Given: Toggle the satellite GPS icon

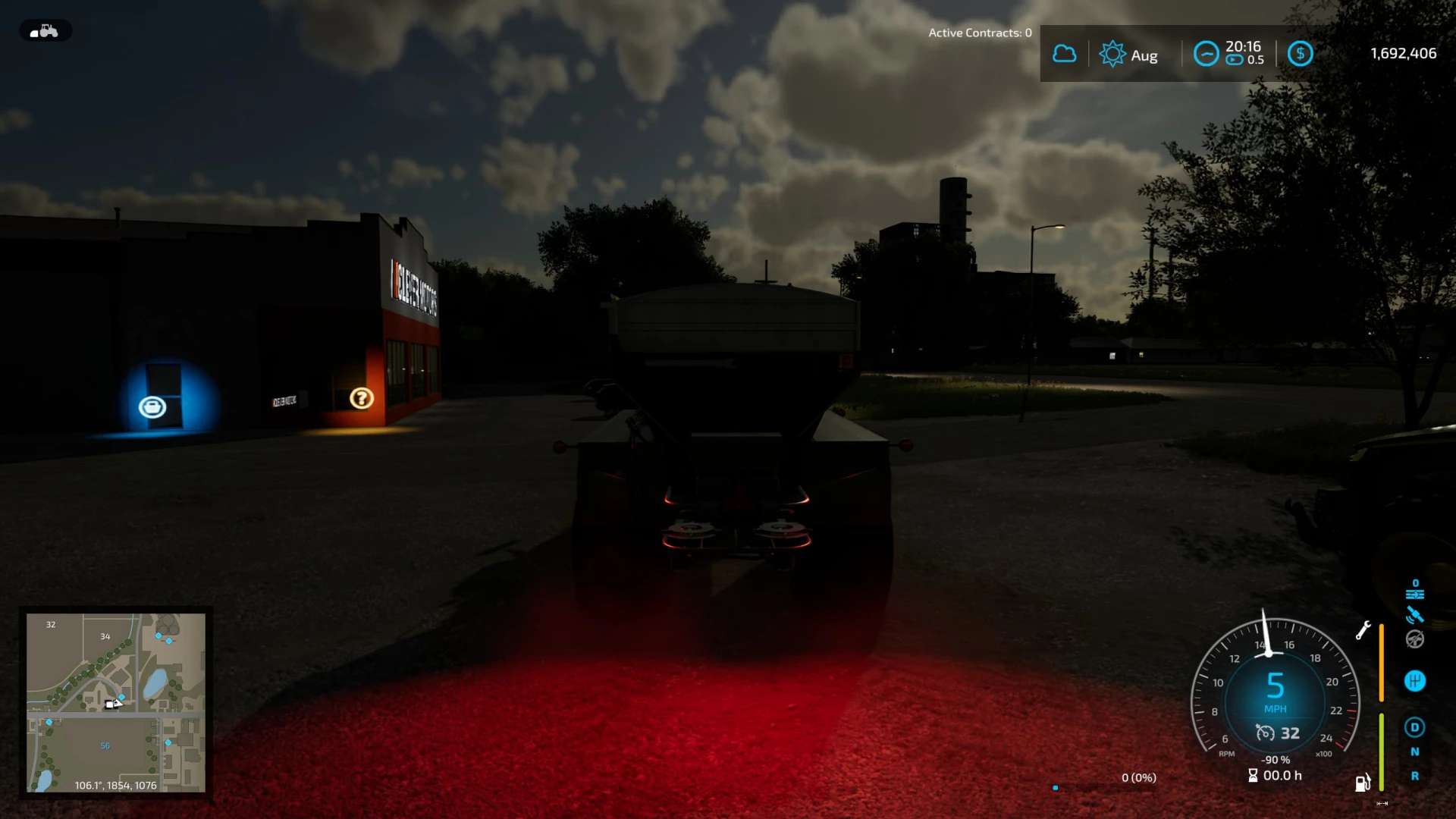Looking at the screenshot, I should point(1414,615).
